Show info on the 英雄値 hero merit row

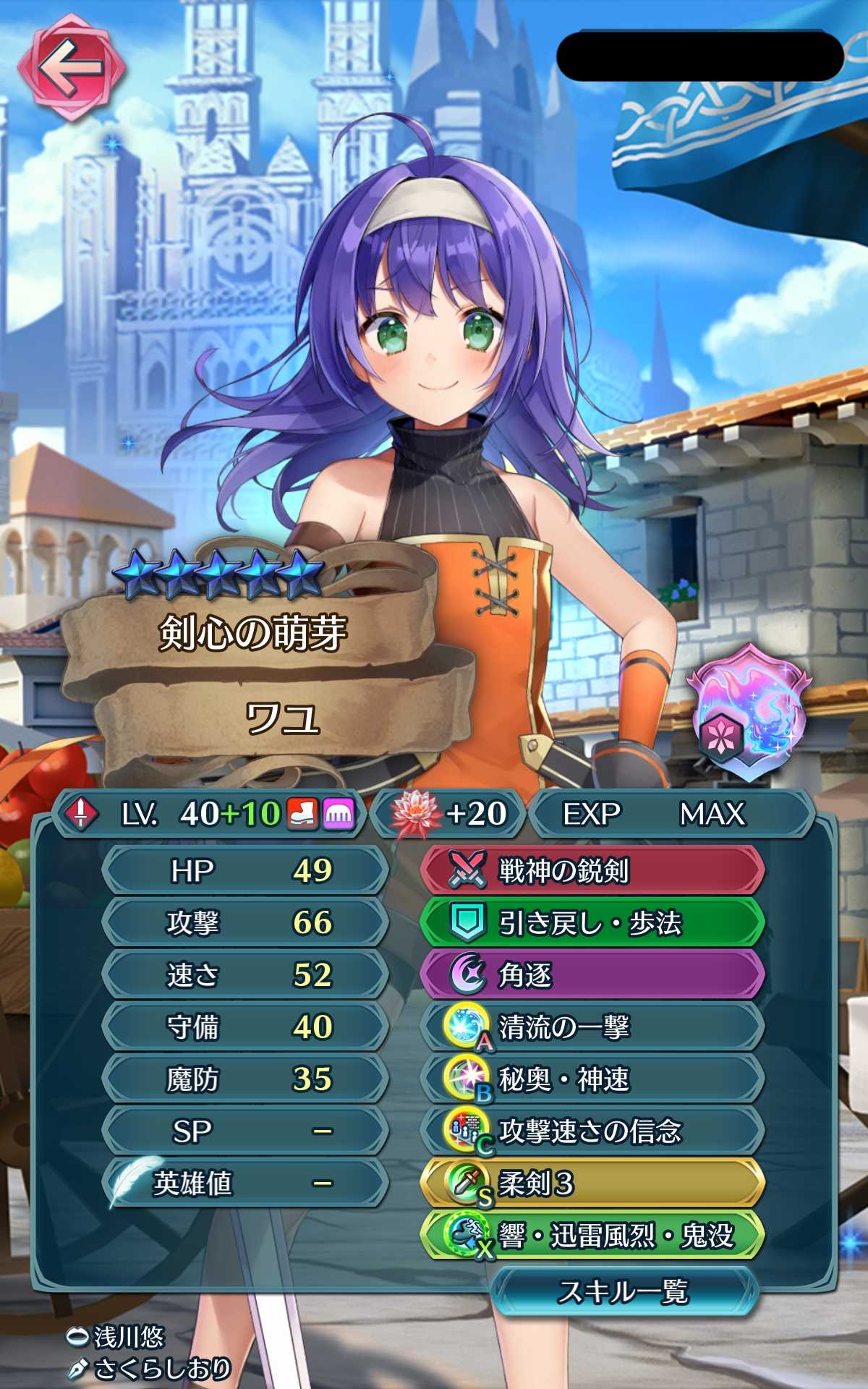pos(246,1184)
